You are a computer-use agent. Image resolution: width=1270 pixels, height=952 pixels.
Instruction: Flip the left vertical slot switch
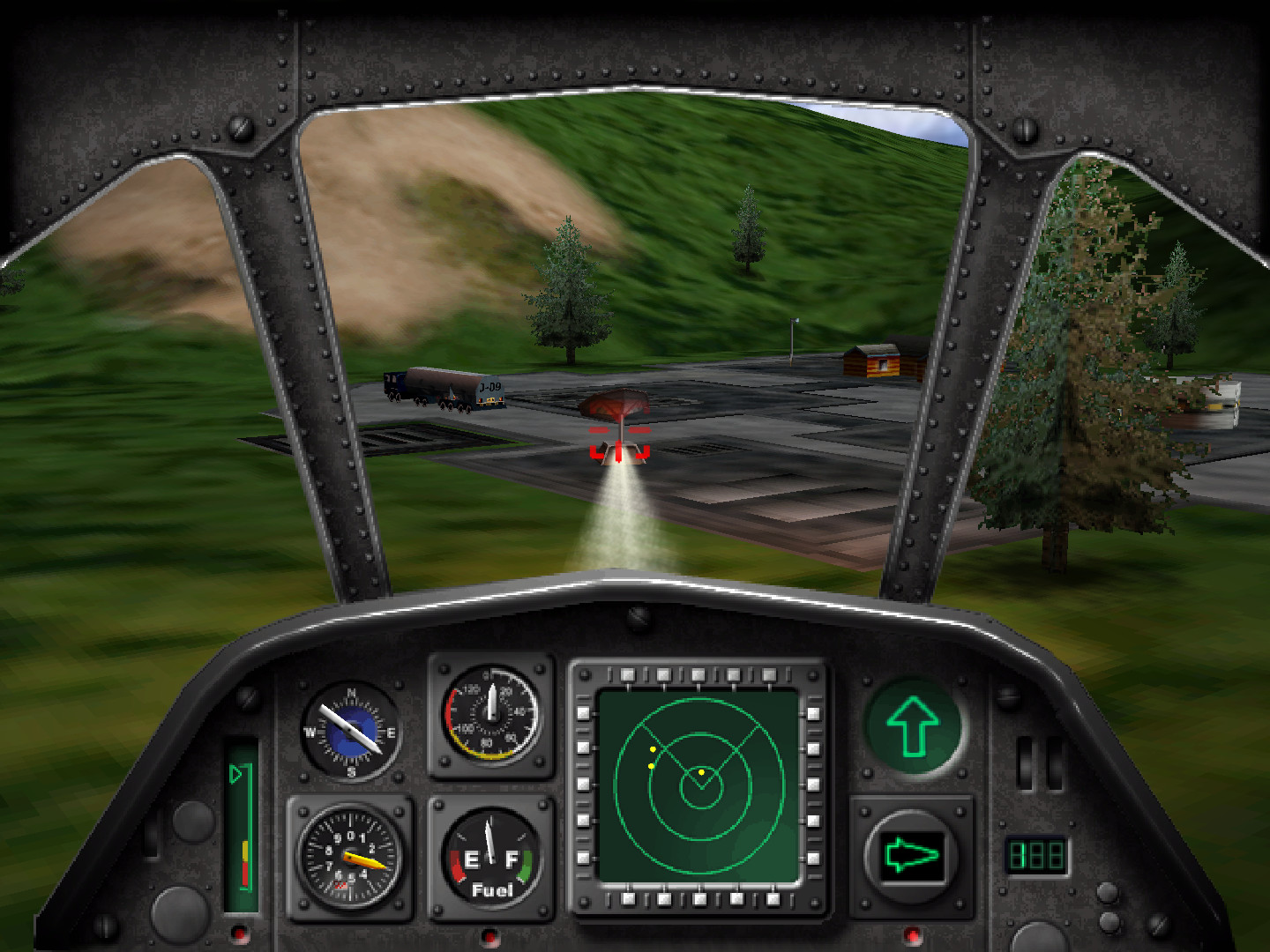1026,762
